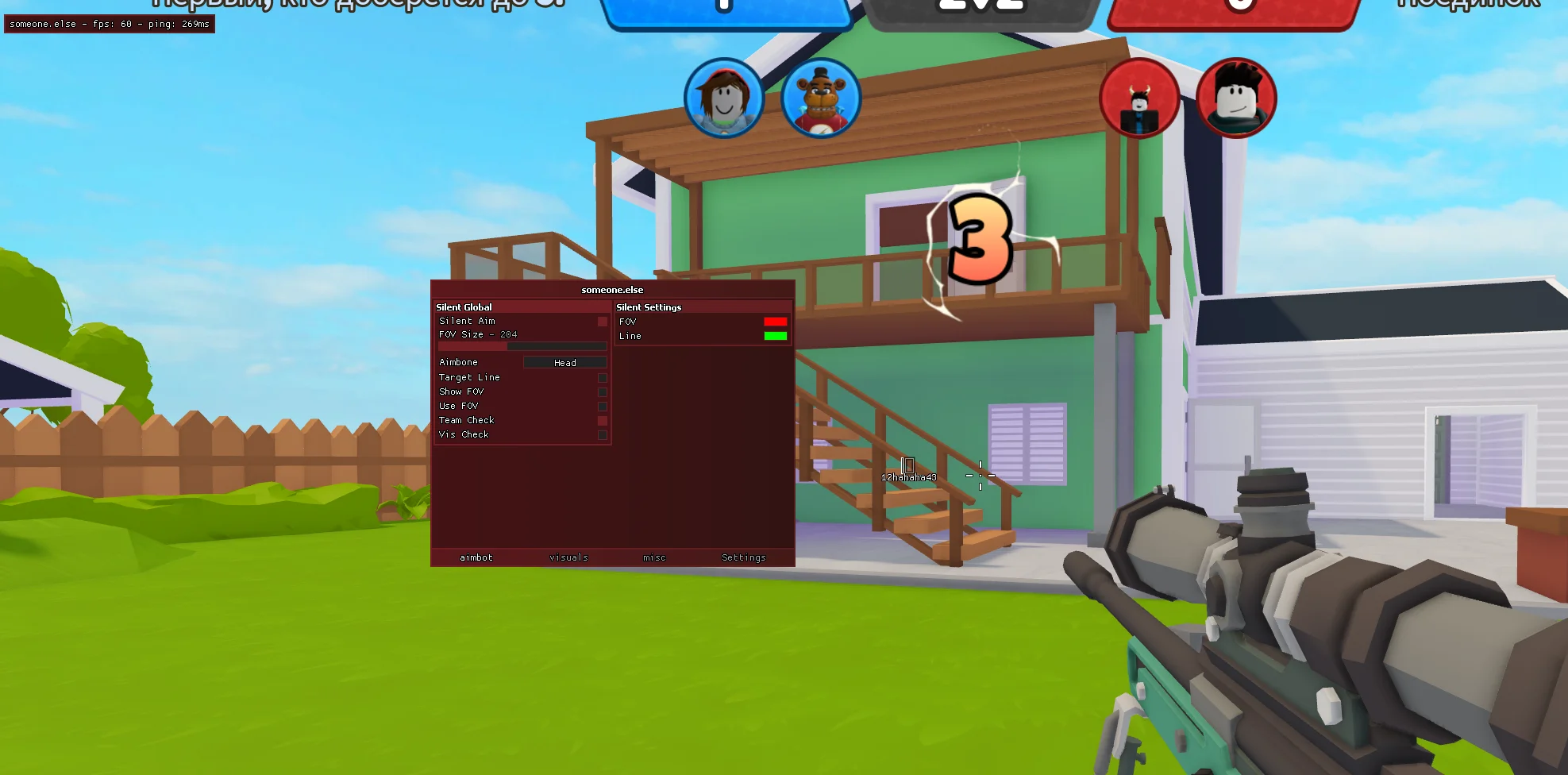1568x775 pixels.
Task: Open the Aimbone Head dropdown
Action: [564, 363]
